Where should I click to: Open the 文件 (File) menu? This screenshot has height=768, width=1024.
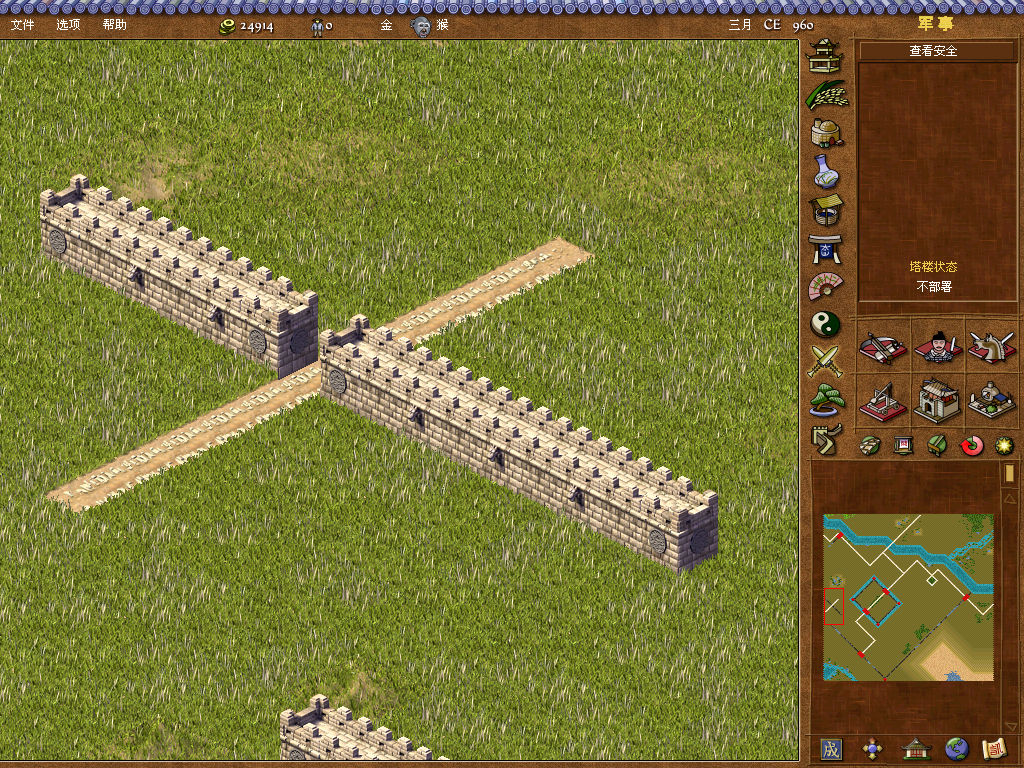pyautogui.click(x=22, y=24)
